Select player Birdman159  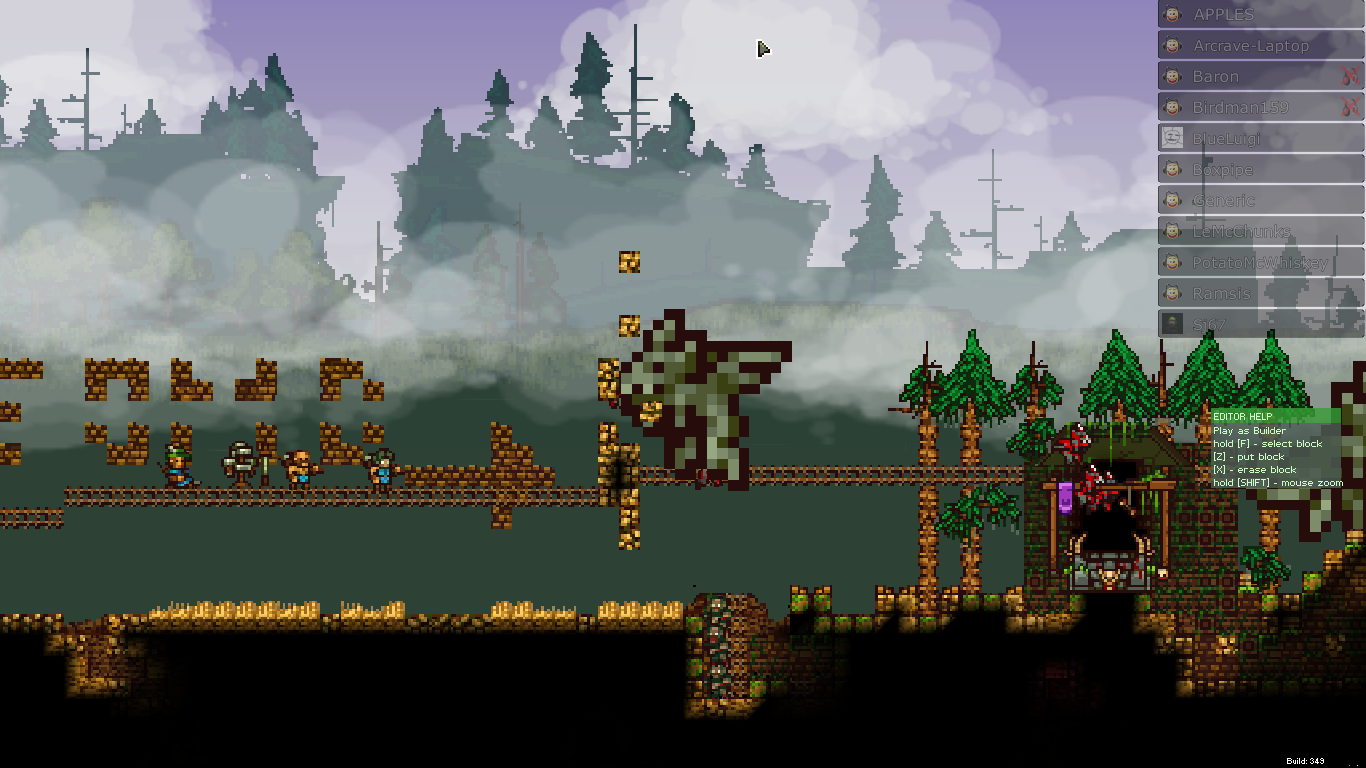point(1250,108)
